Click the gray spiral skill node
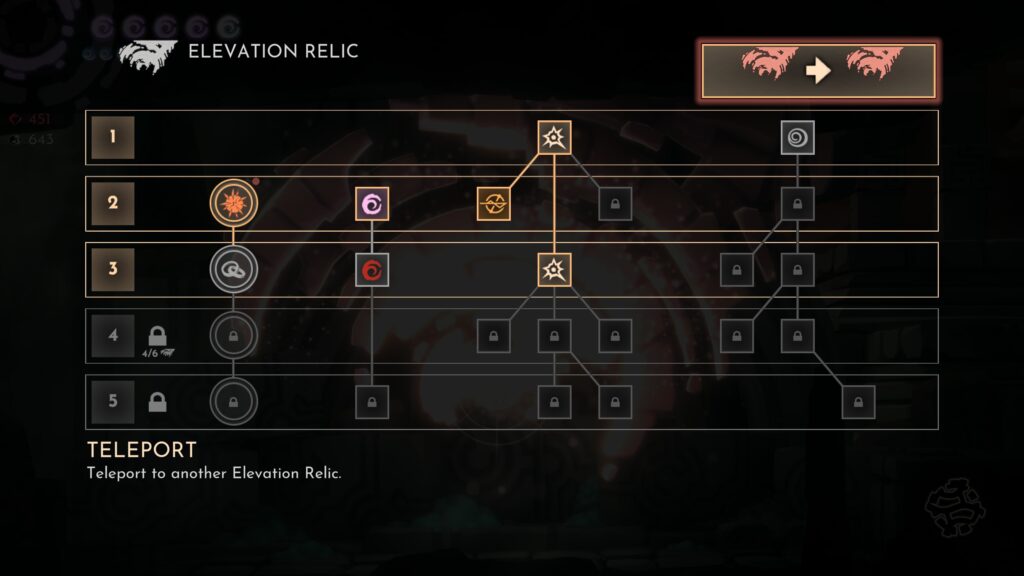Viewport: 1024px width, 576px height. click(x=797, y=137)
